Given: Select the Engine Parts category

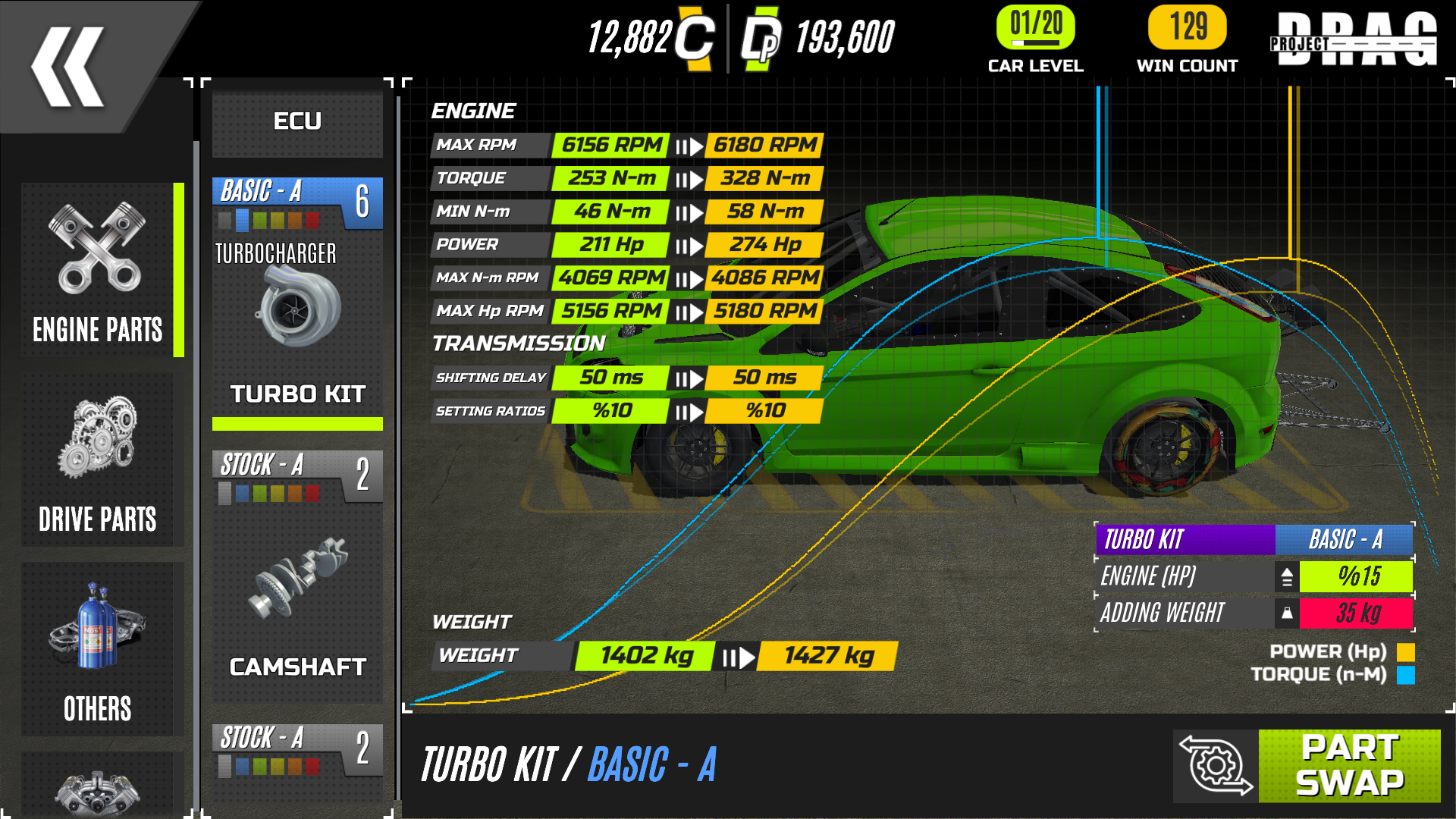Looking at the screenshot, I should 99,271.
